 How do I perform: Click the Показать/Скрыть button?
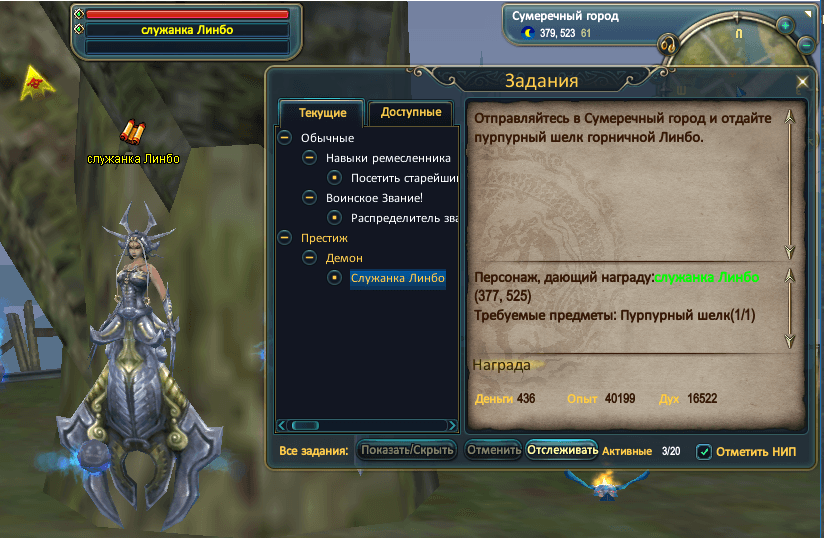407,450
